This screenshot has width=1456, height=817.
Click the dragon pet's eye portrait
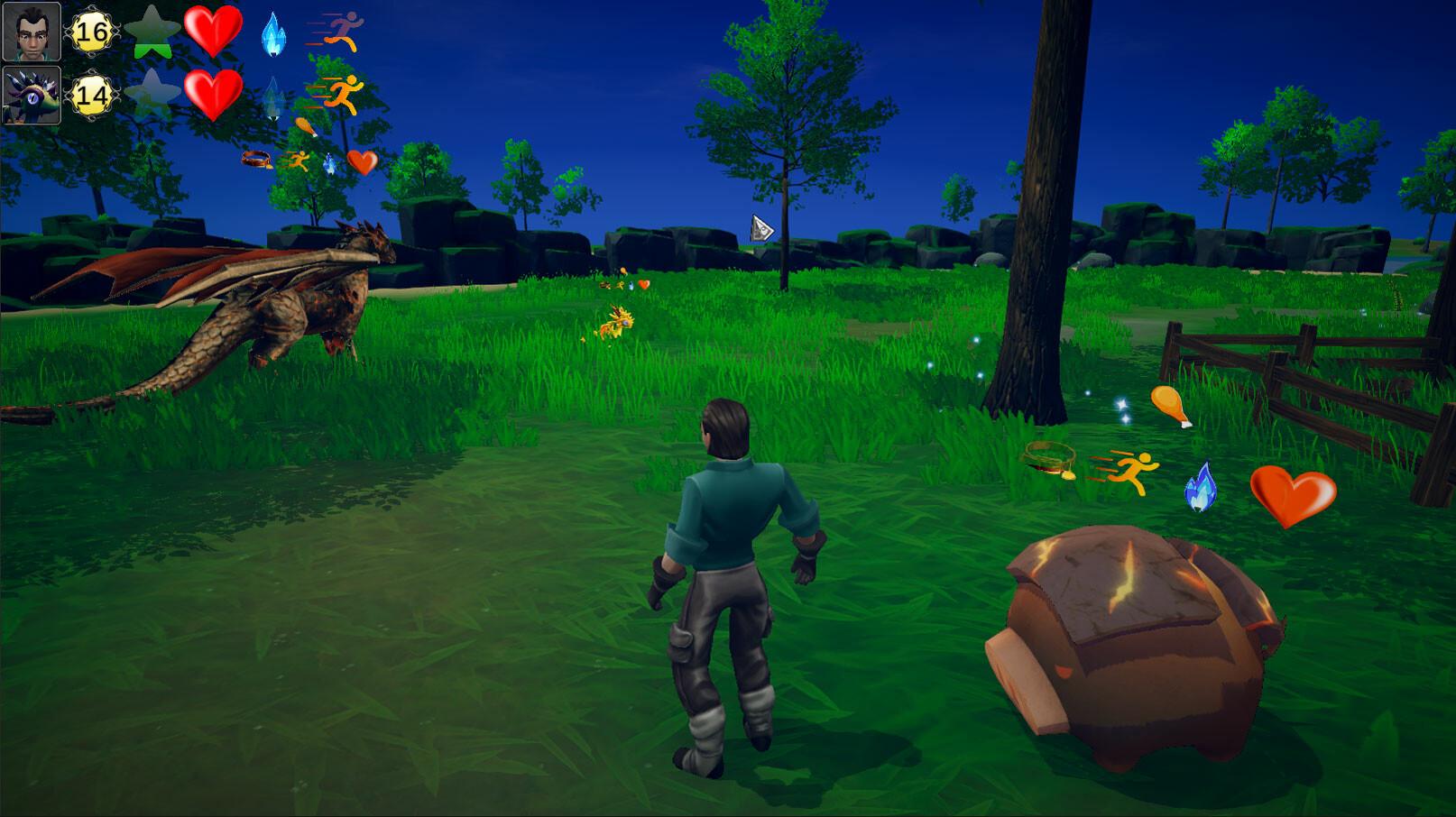pyautogui.click(x=31, y=95)
